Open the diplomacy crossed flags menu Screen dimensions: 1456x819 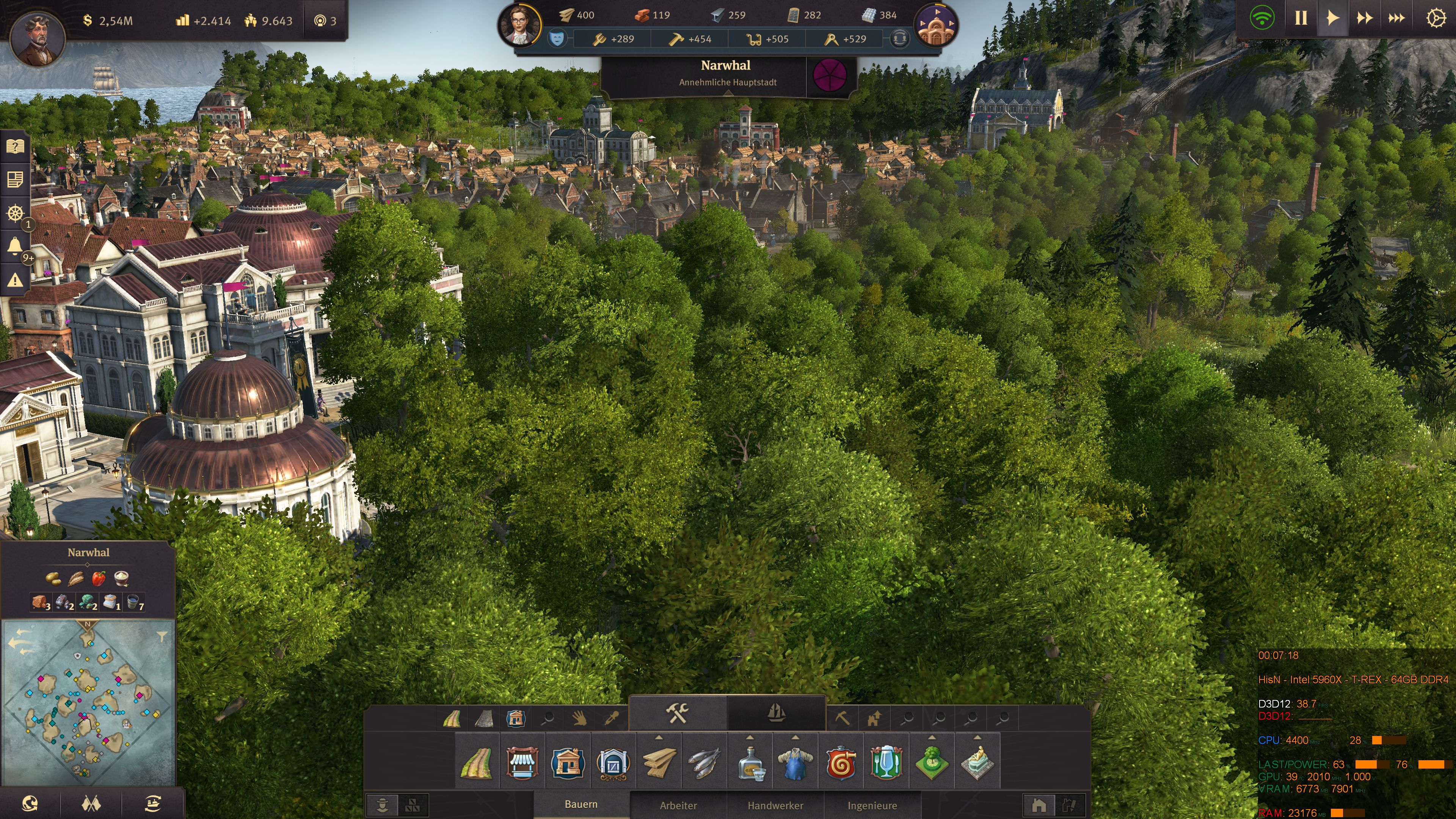pos(91,803)
